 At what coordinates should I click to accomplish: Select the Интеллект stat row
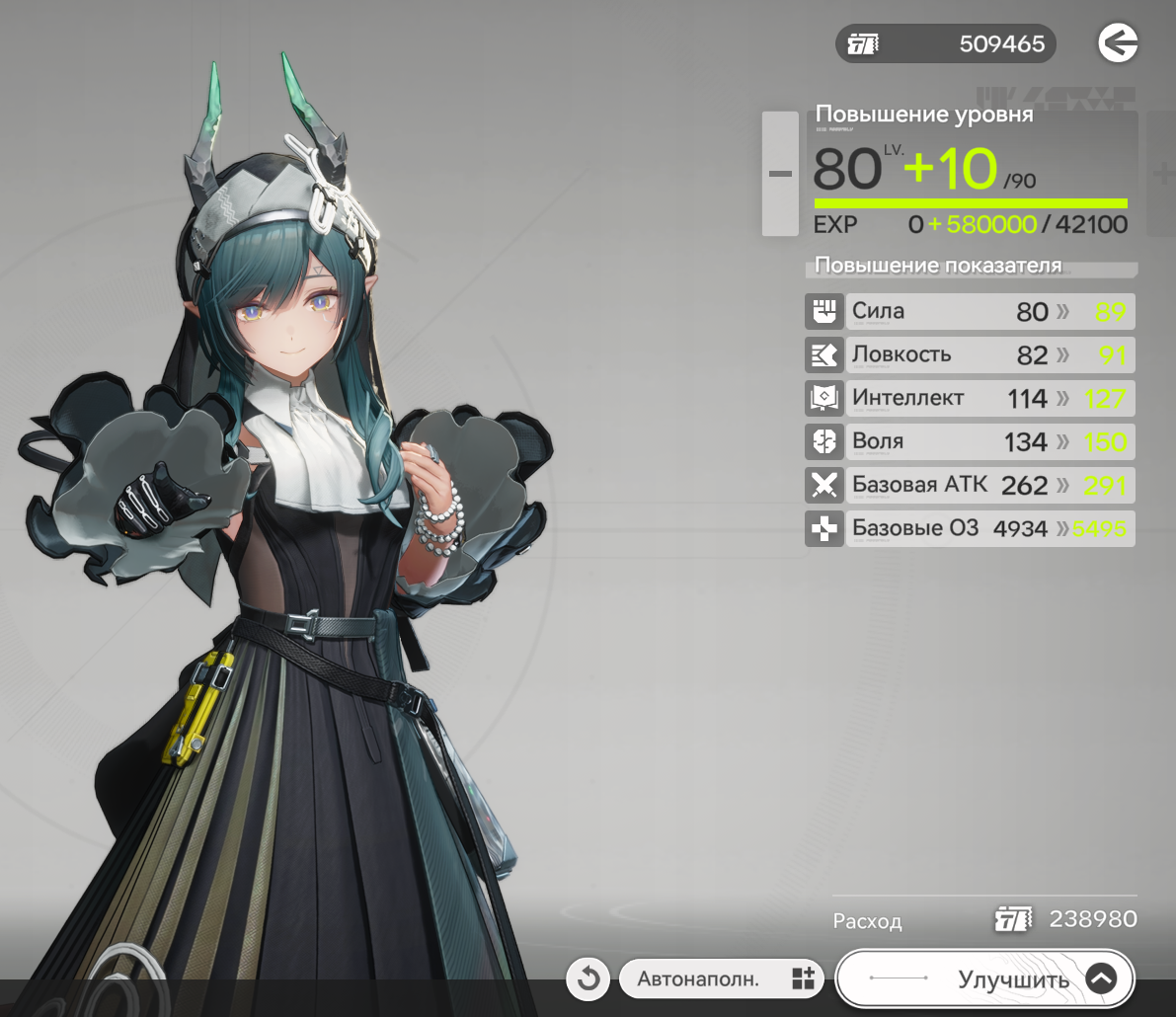coord(971,398)
